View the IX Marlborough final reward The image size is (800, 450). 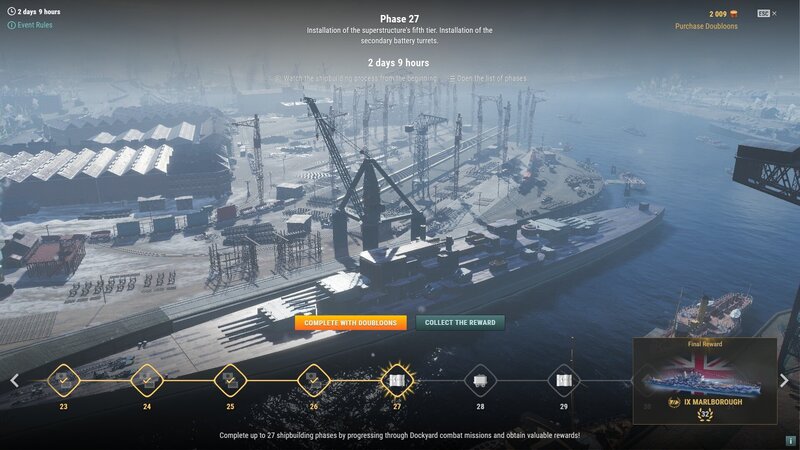(704, 381)
